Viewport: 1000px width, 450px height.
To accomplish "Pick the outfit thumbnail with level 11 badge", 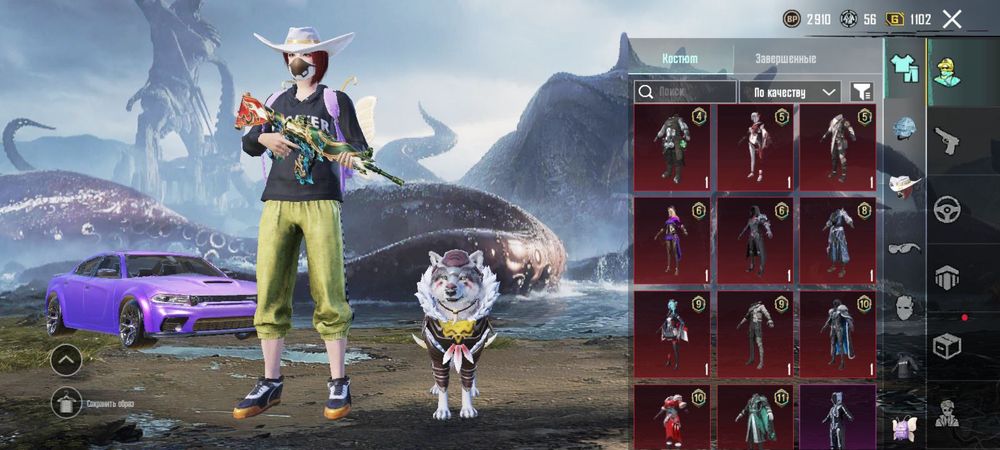I will point(755,418).
